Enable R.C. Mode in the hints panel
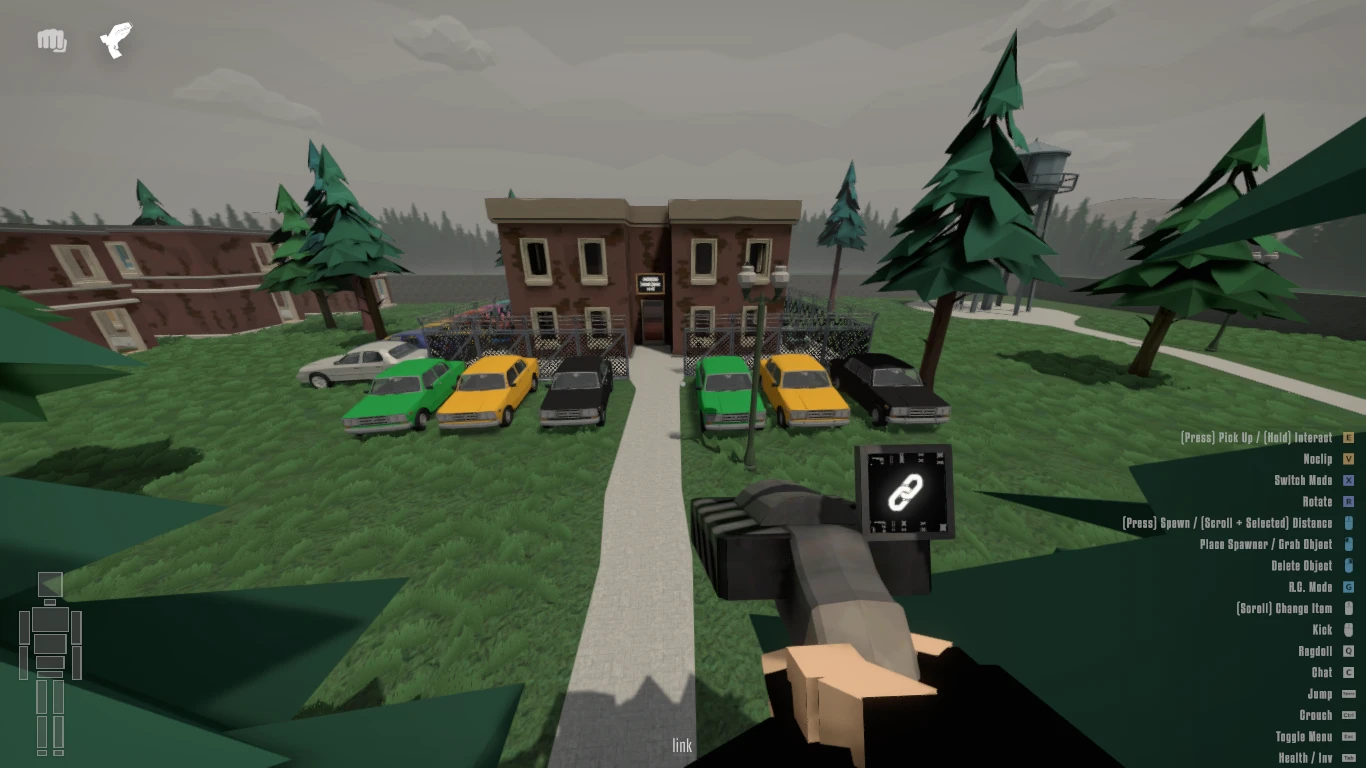Image resolution: width=1366 pixels, height=768 pixels. (1313, 587)
